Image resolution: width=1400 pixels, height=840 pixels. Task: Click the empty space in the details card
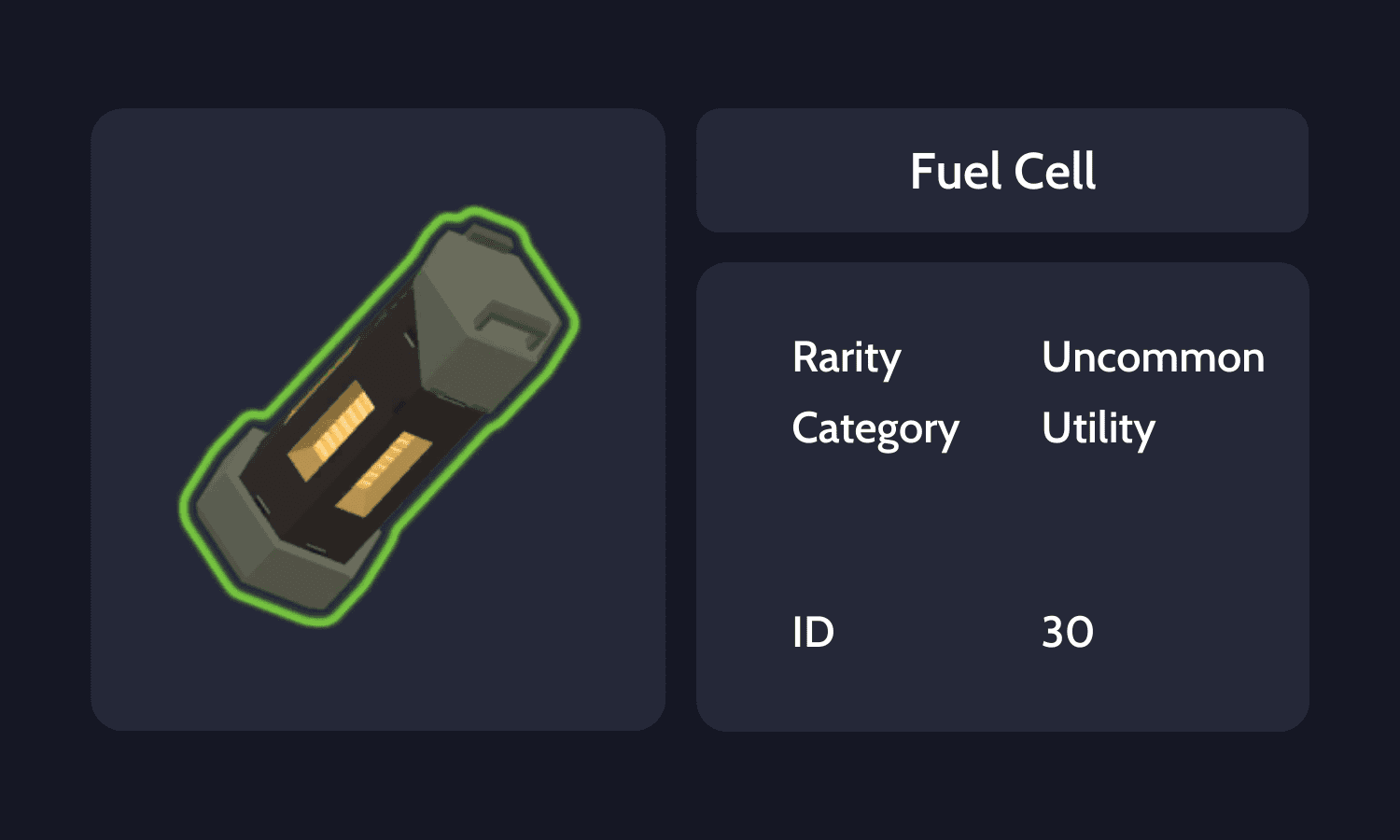pos(1001,532)
